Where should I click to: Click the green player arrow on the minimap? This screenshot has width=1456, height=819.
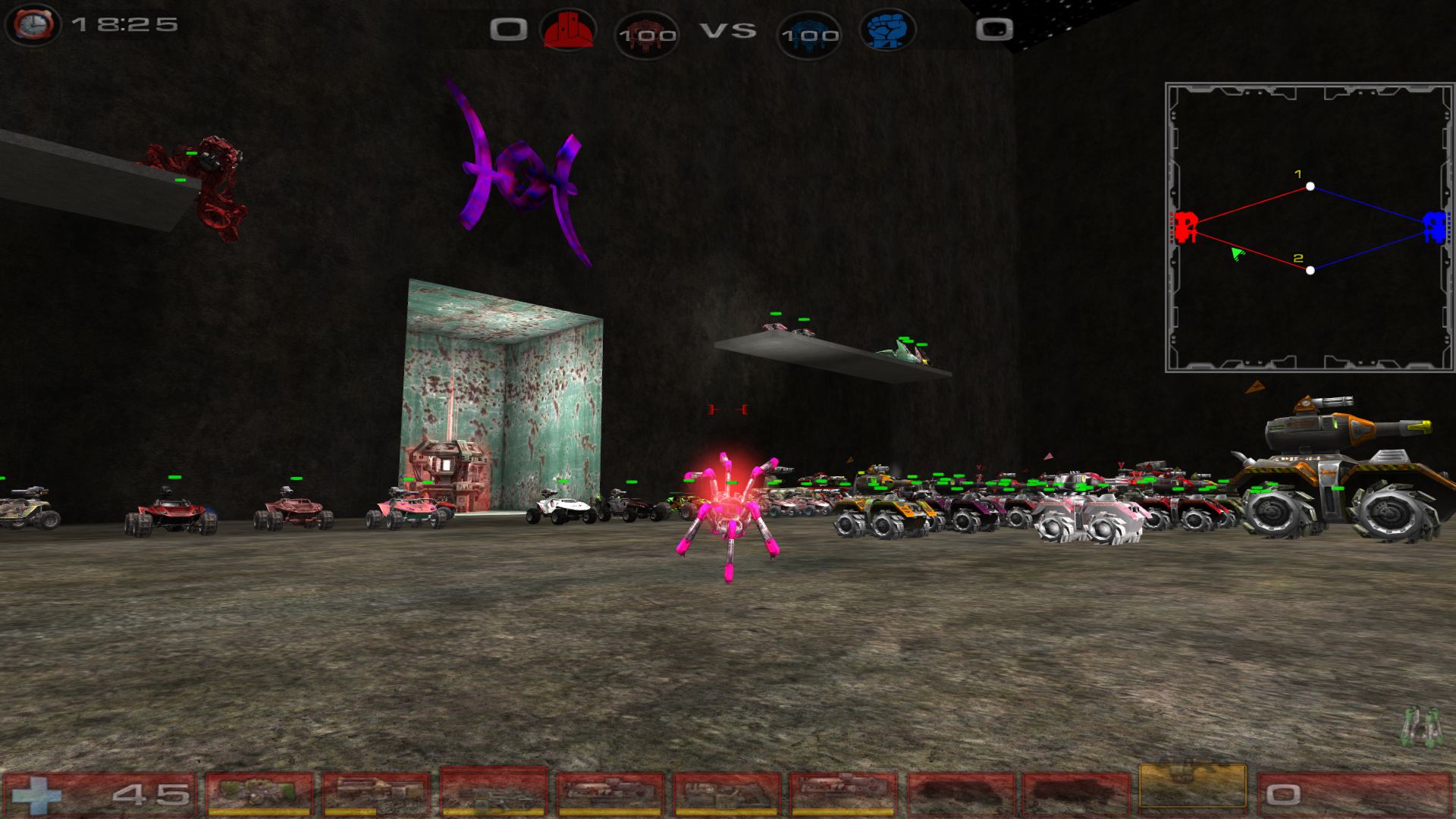1237,253
